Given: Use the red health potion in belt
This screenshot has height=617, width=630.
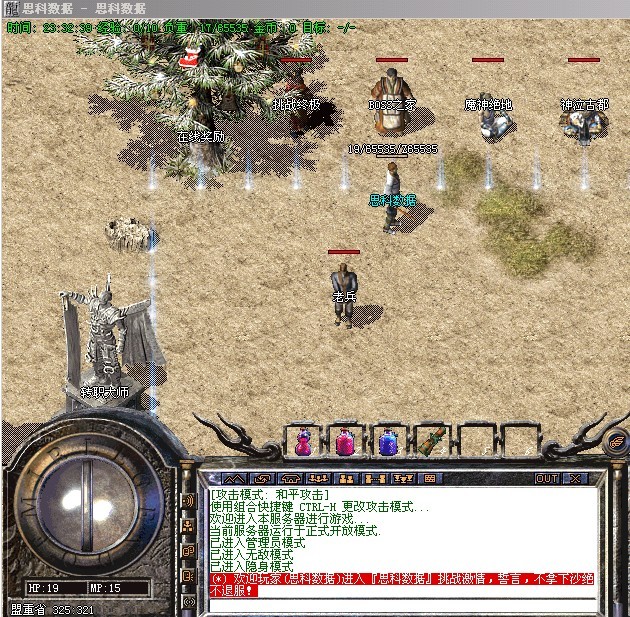Looking at the screenshot, I should pos(300,441).
